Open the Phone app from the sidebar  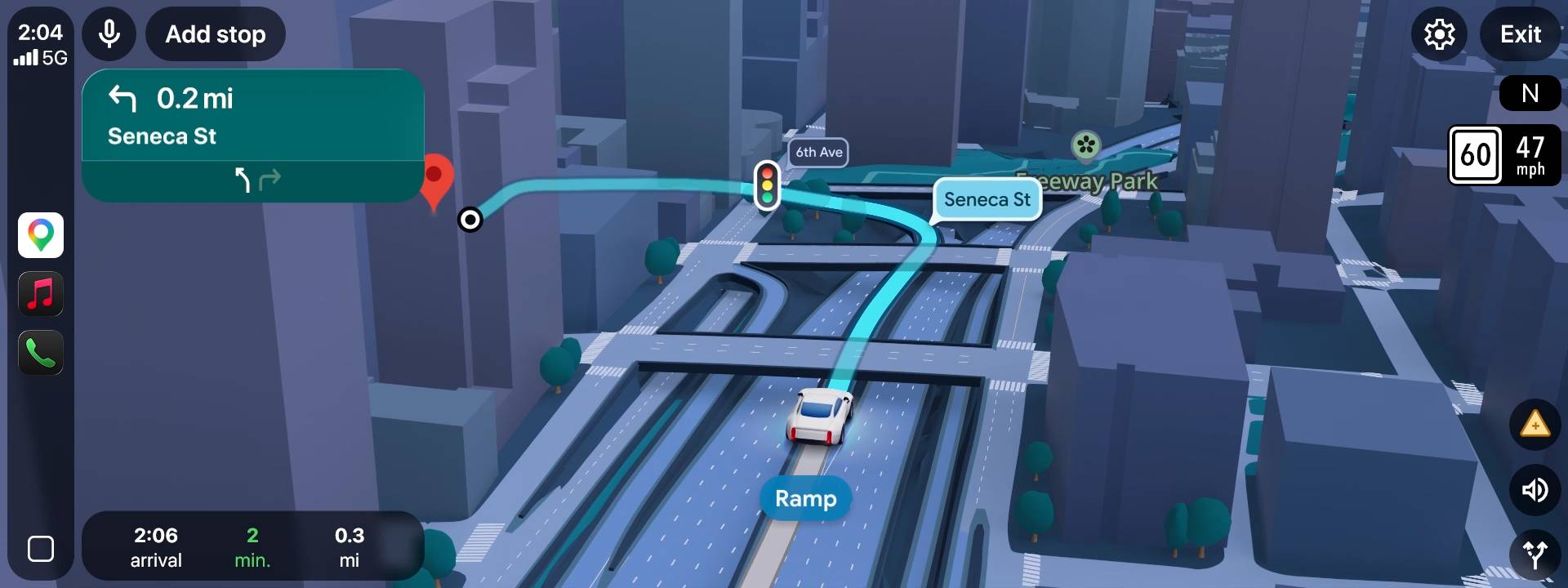click(x=40, y=353)
